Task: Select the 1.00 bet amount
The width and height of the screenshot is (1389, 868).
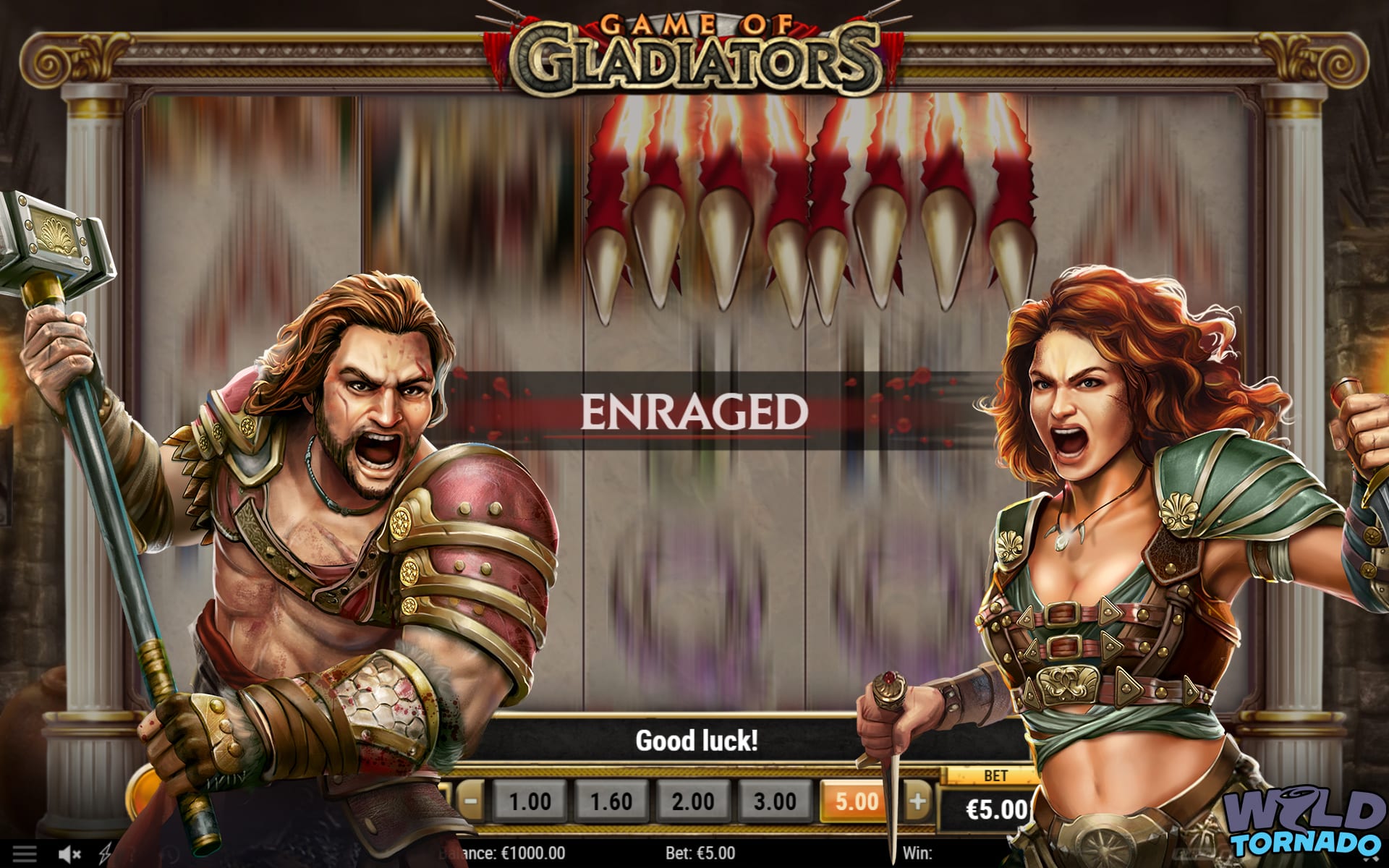Action: (x=530, y=801)
